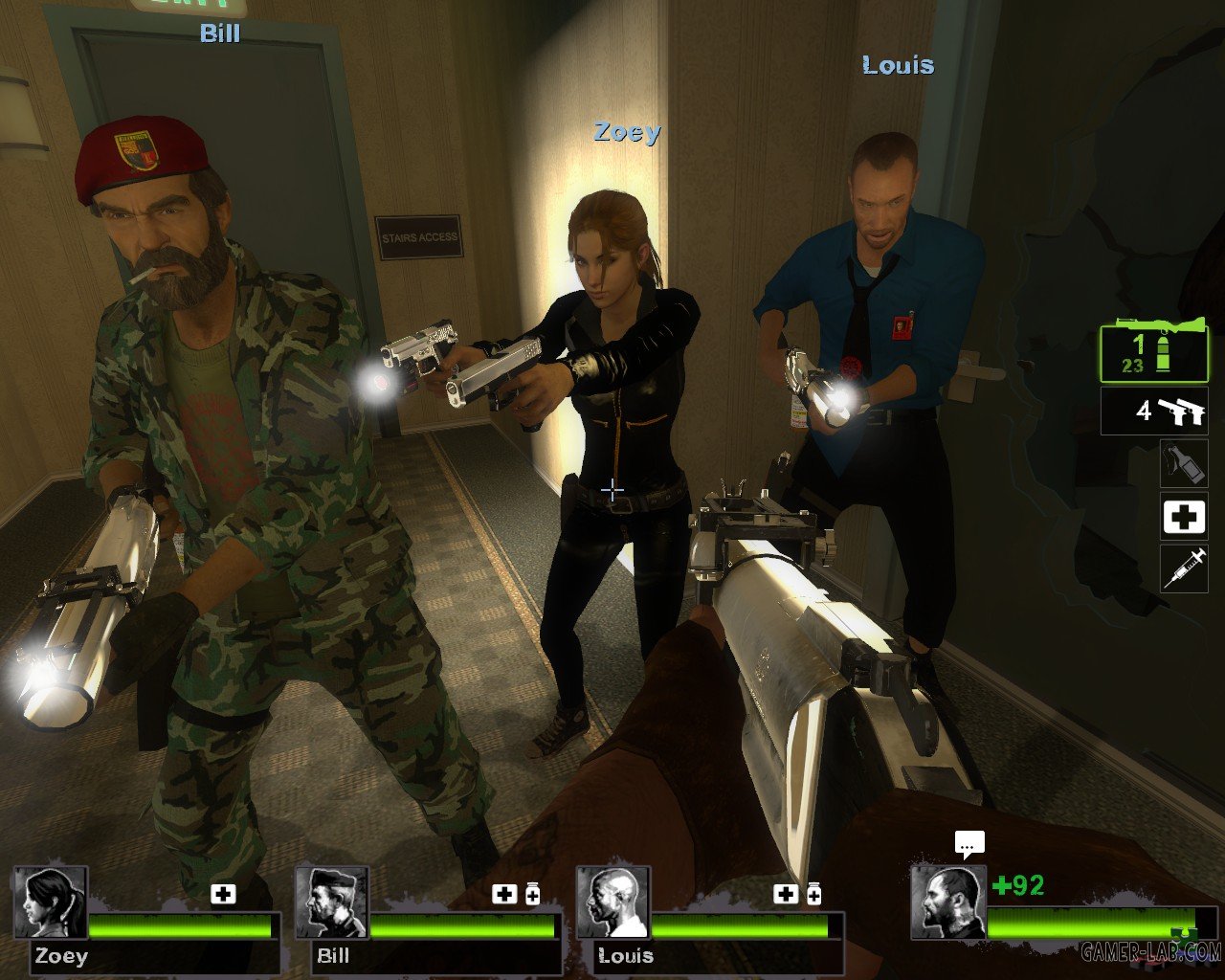Switch to the dual pistols slot
Image resolution: width=1225 pixels, height=980 pixels.
click(1154, 412)
